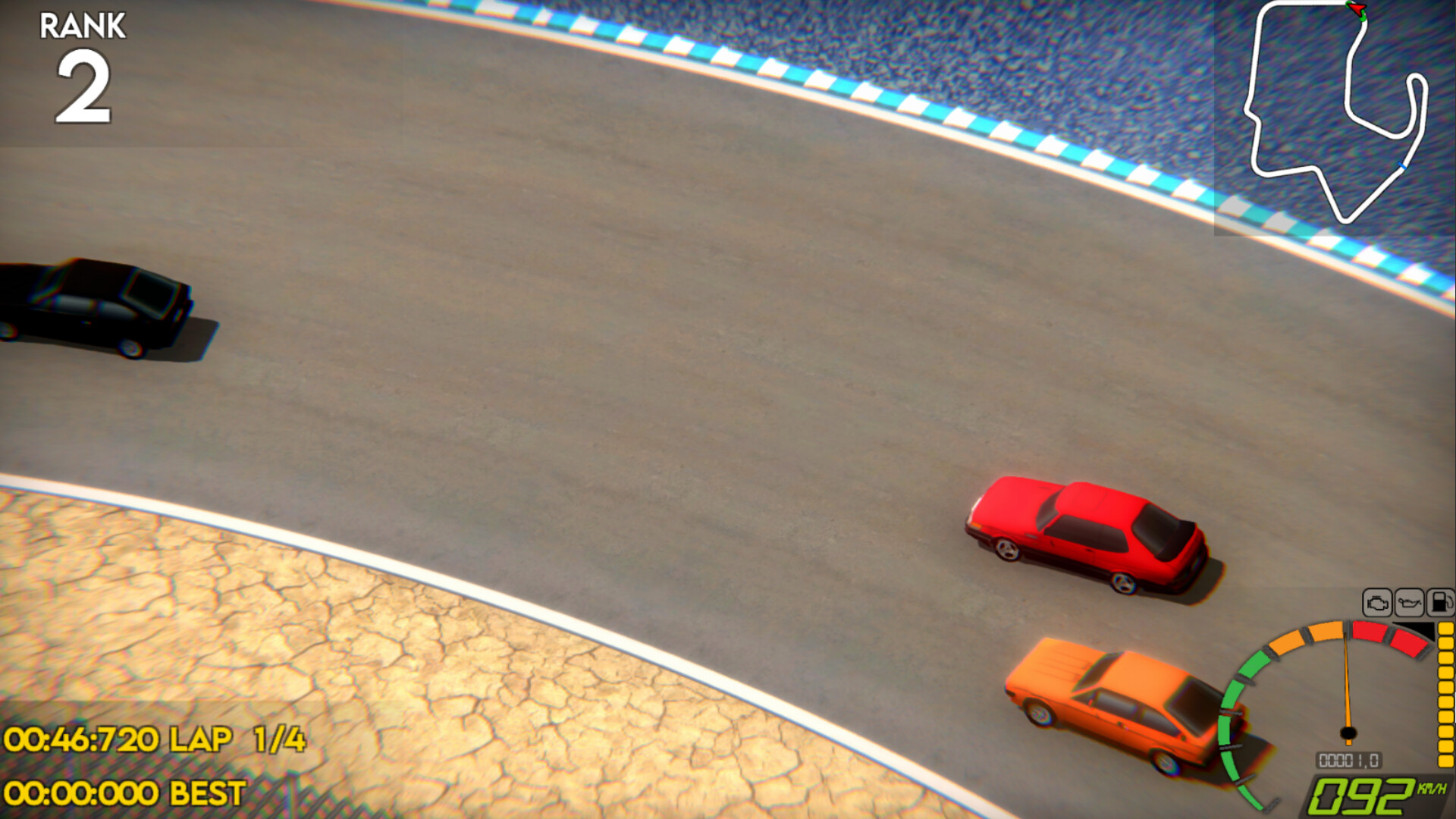
Task: Click the engine warning indicator icon
Action: tap(1377, 602)
